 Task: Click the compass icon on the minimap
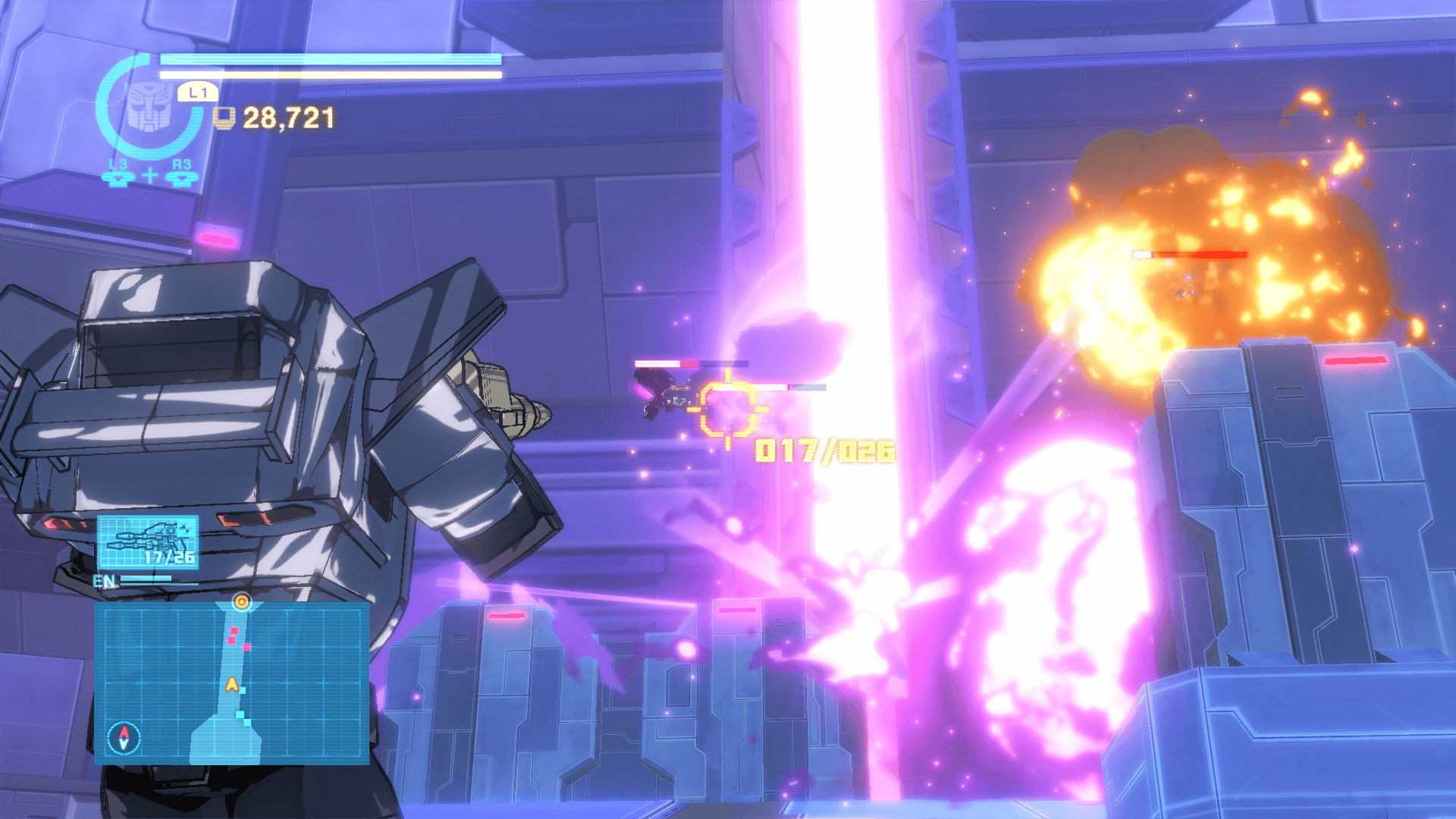(124, 736)
